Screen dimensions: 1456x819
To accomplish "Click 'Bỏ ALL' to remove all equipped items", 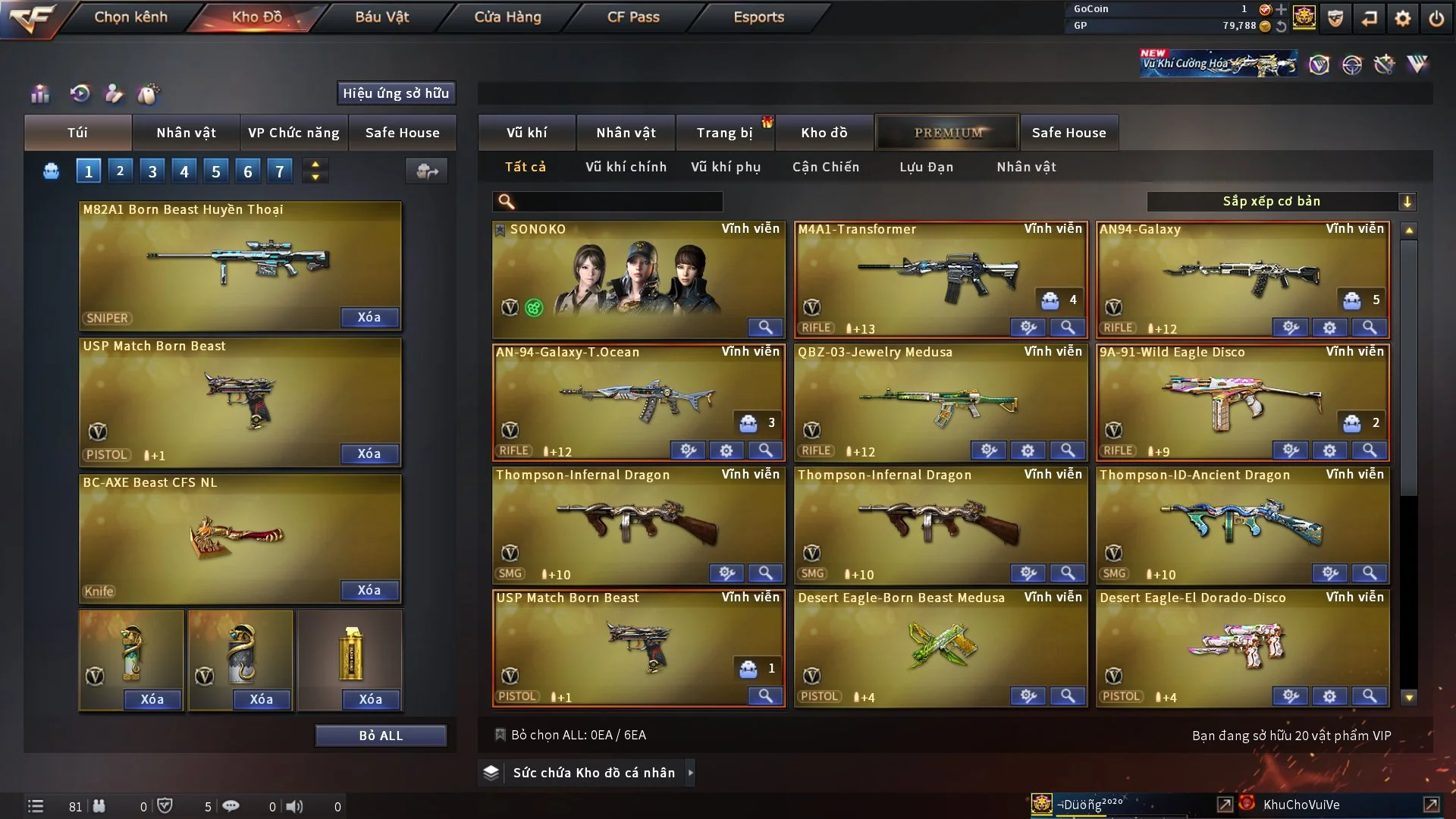I will (381, 735).
